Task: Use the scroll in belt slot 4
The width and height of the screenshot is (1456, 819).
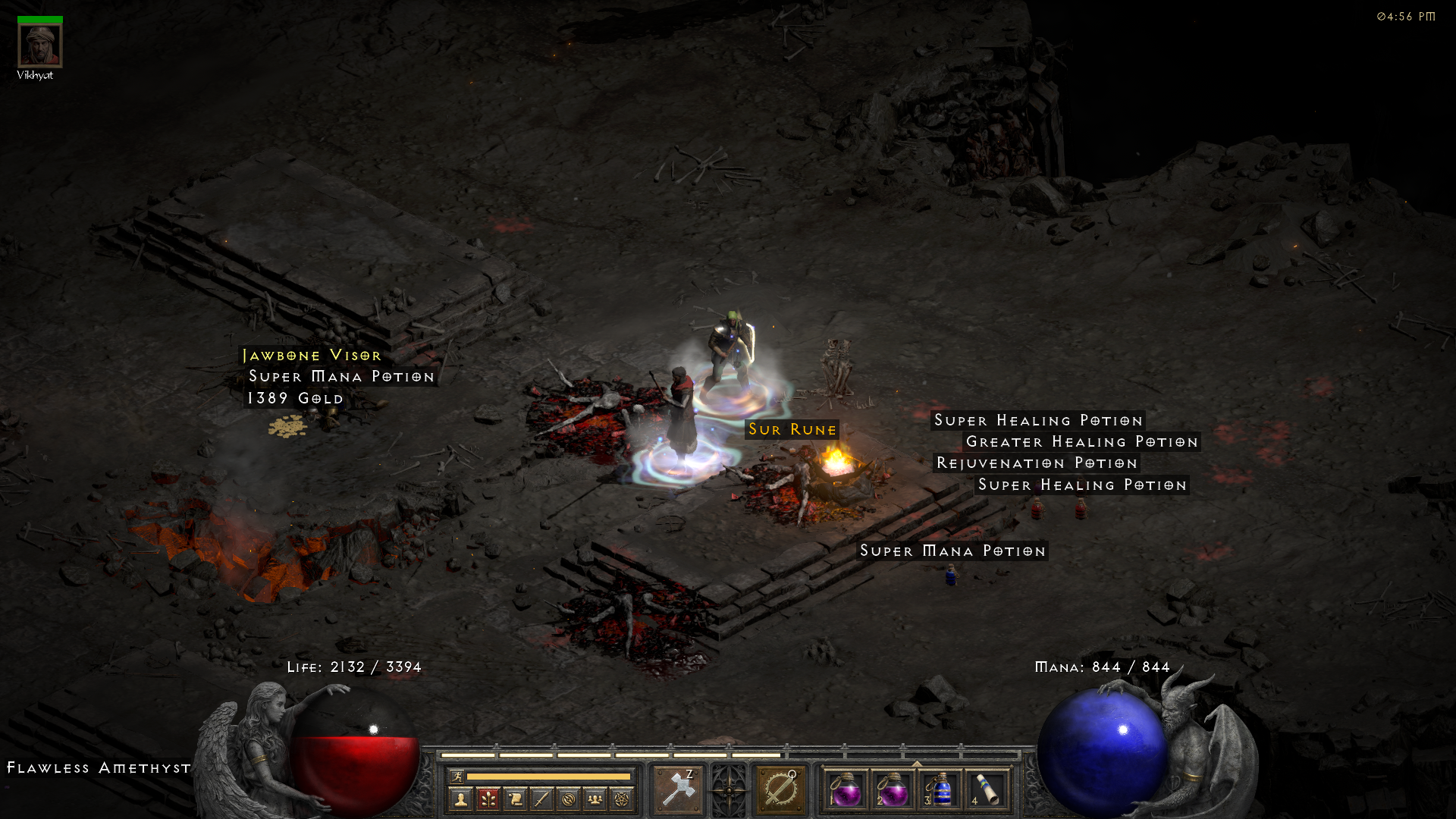Action: (987, 790)
